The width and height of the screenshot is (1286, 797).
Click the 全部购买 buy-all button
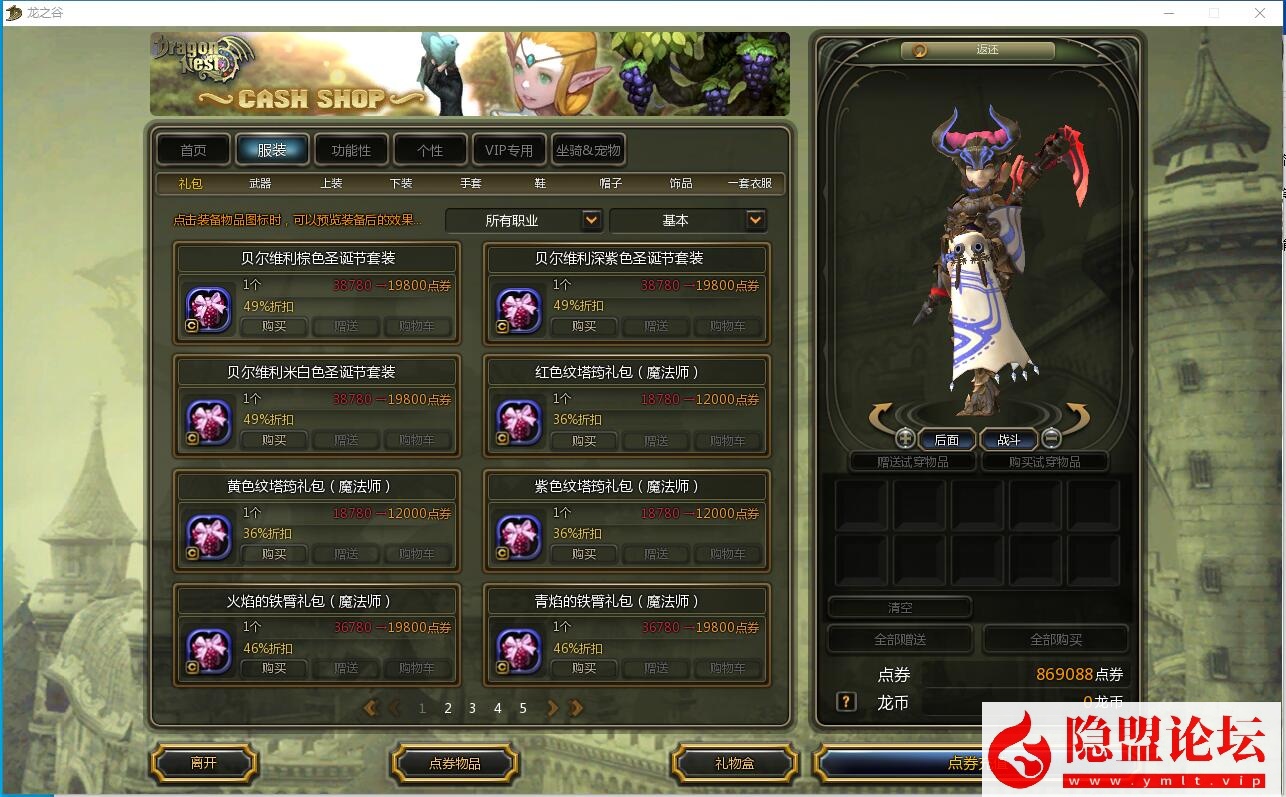[1056, 639]
